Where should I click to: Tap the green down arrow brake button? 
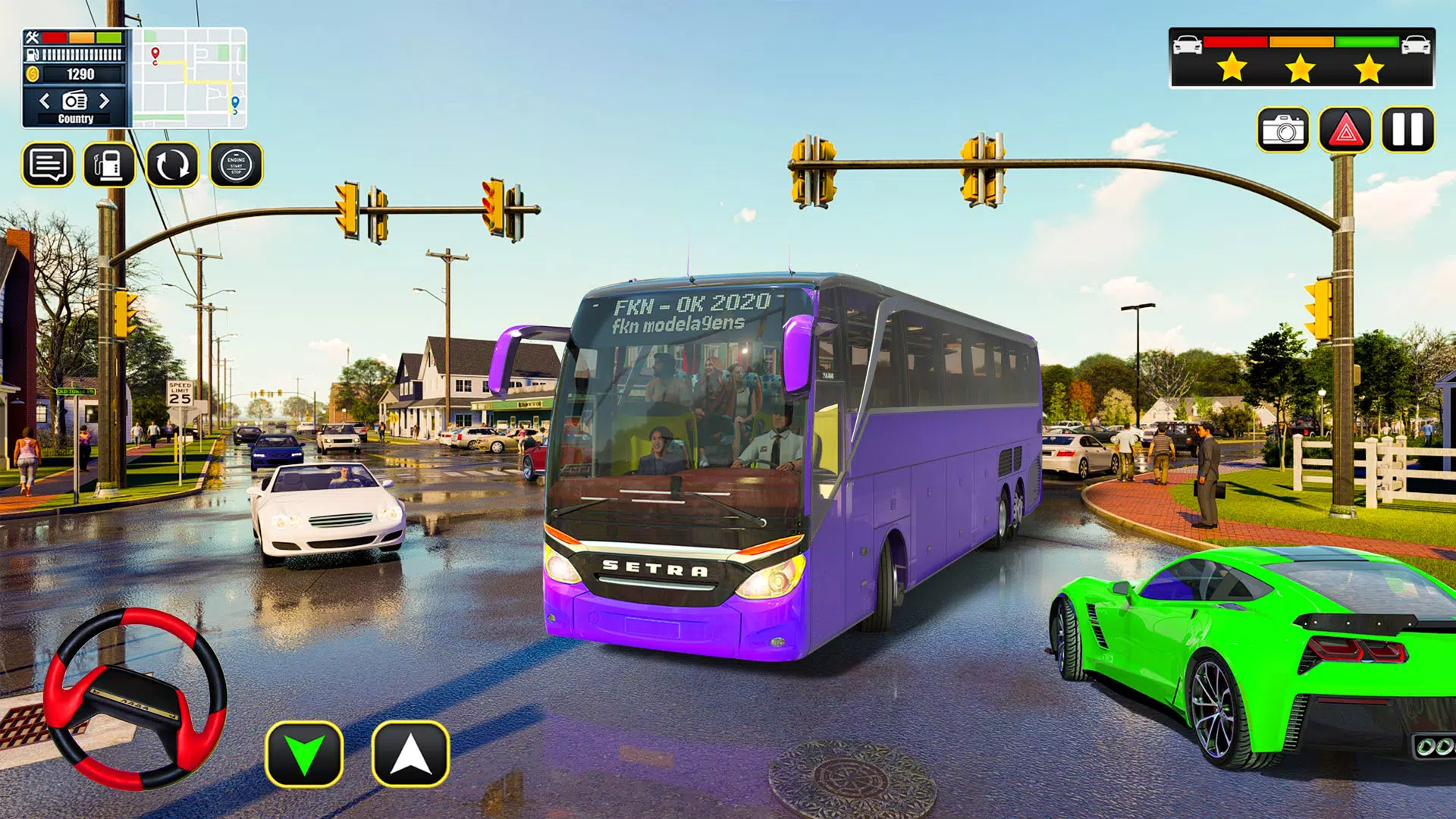304,754
